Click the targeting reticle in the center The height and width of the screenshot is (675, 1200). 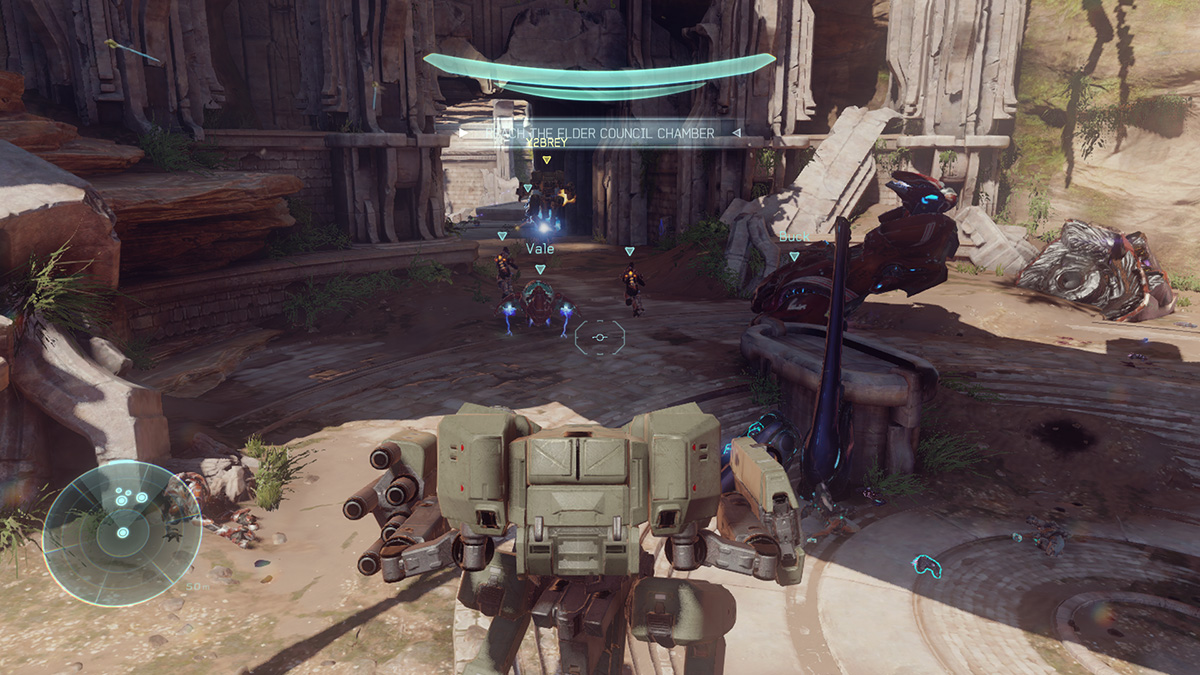pyautogui.click(x=599, y=337)
